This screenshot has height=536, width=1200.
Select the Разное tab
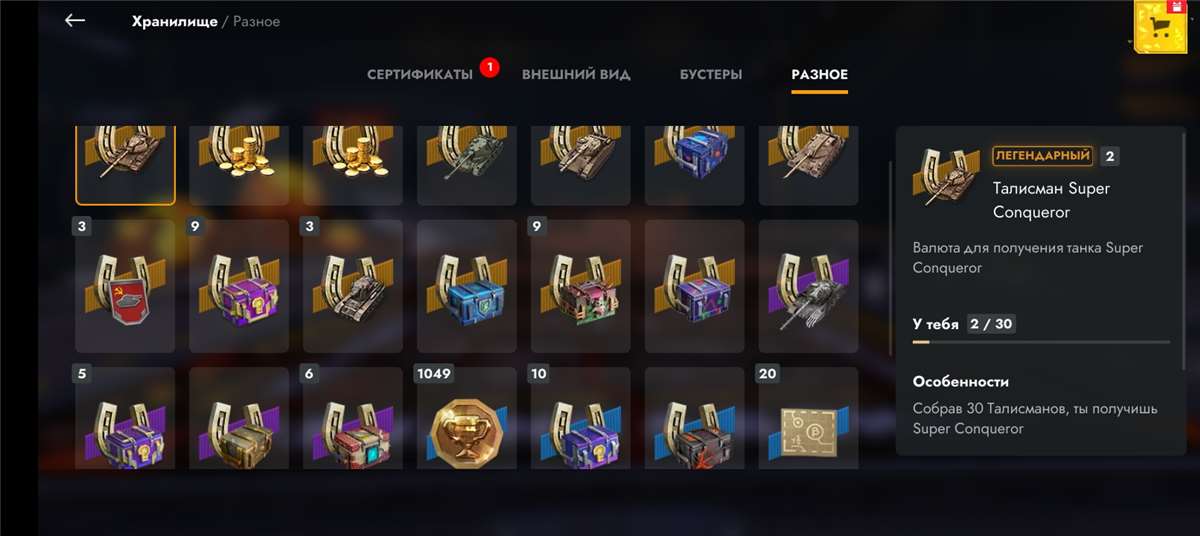819,75
